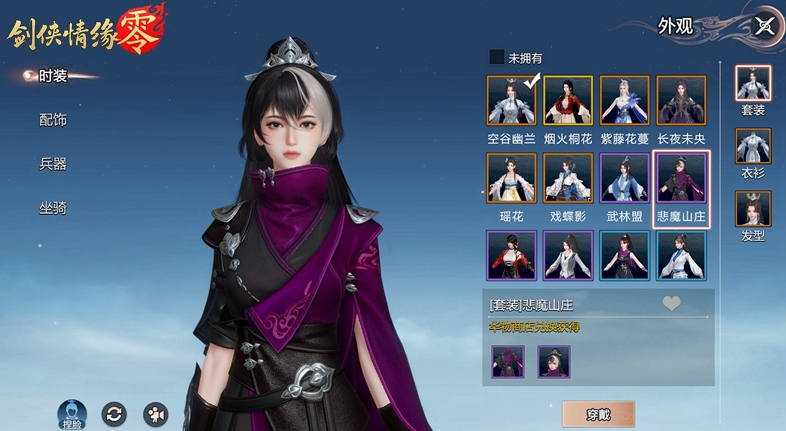Open the 坐骑 mounts category
Image resolution: width=786 pixels, height=431 pixels.
pos(53,208)
